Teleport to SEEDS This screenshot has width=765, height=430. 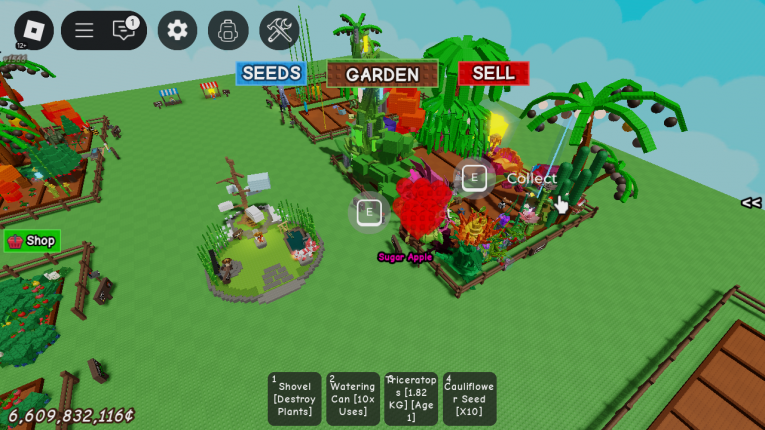click(271, 73)
